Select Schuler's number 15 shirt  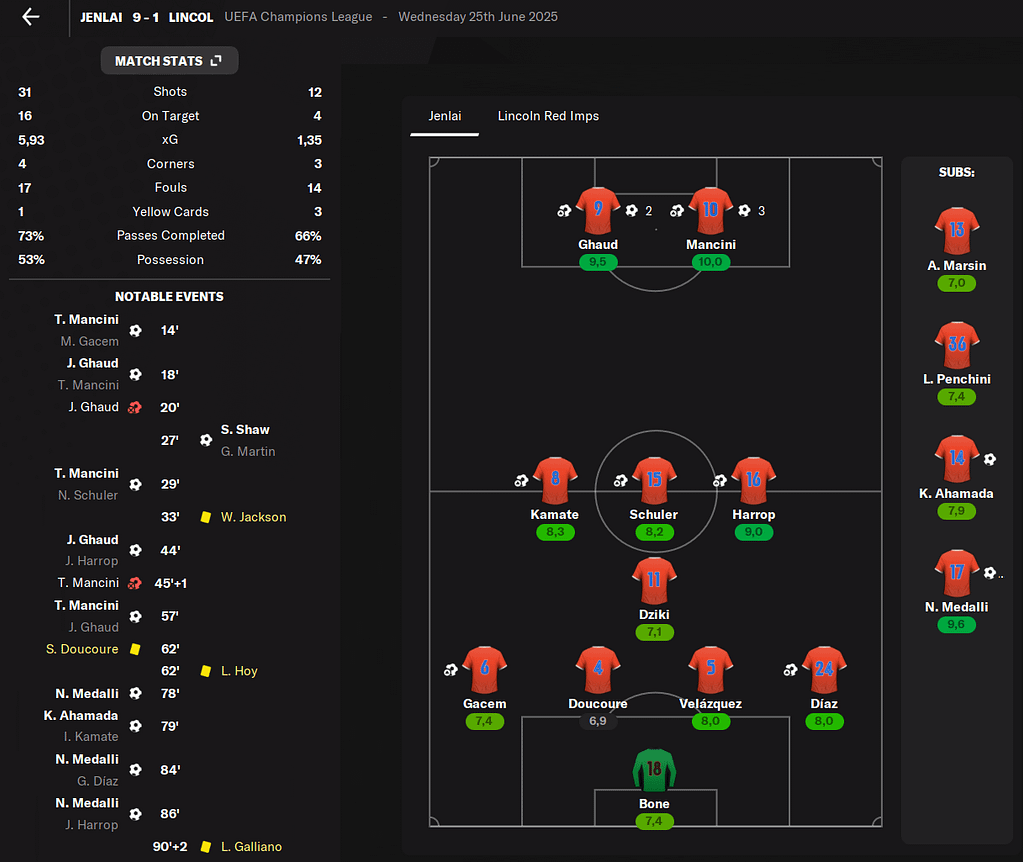(x=654, y=480)
